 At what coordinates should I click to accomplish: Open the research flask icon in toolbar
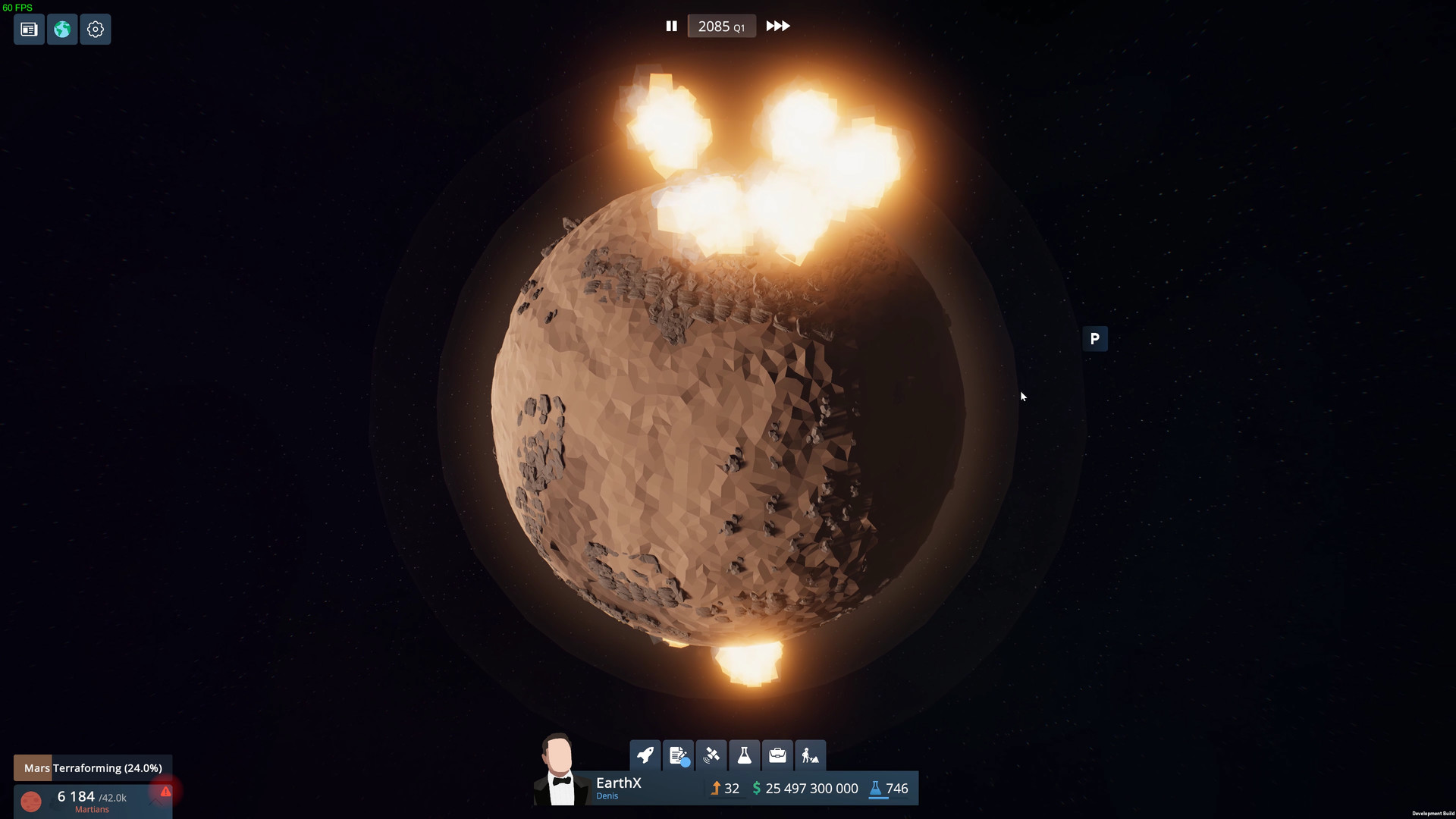click(x=744, y=755)
